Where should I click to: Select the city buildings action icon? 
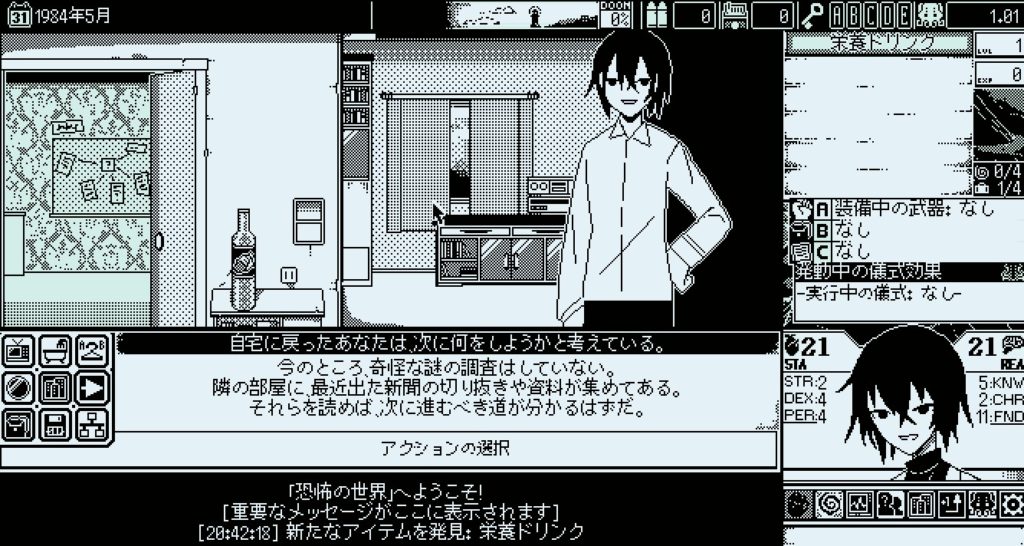click(57, 387)
